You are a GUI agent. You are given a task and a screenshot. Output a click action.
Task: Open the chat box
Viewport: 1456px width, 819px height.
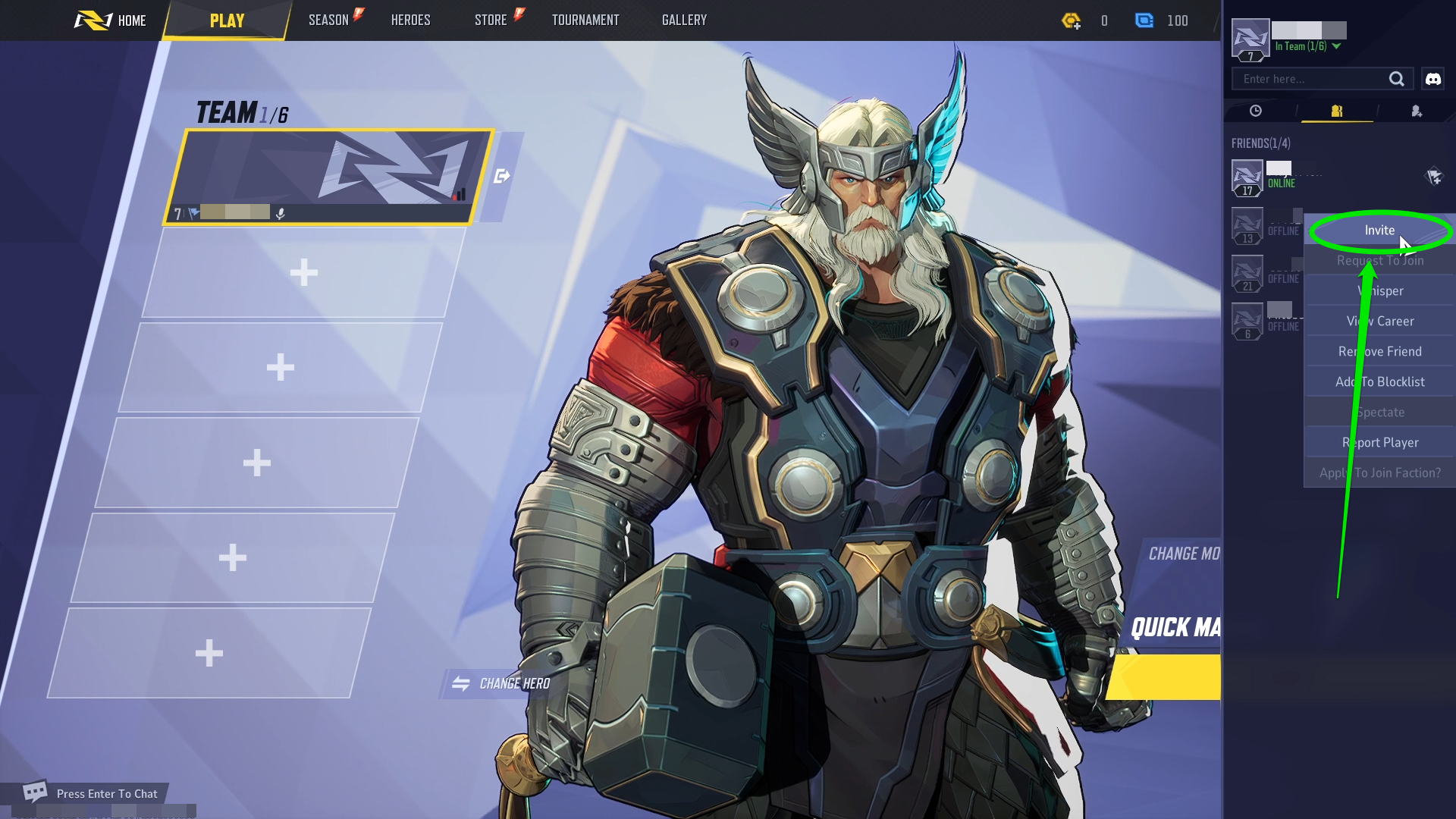(91, 794)
